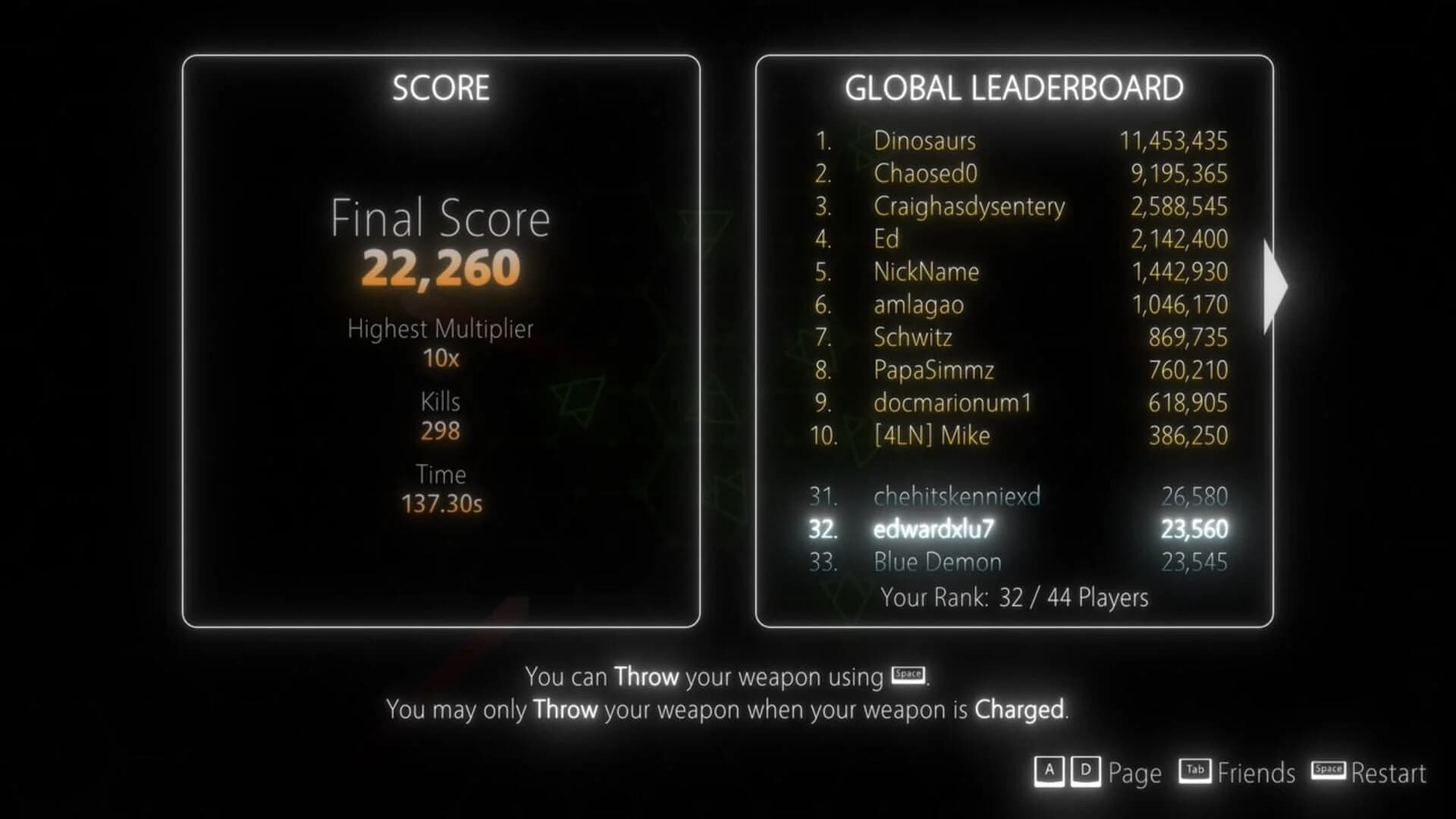Click the Your Rank 32 of 44 text
Image resolution: width=1456 pixels, height=819 pixels.
pyautogui.click(x=1016, y=598)
